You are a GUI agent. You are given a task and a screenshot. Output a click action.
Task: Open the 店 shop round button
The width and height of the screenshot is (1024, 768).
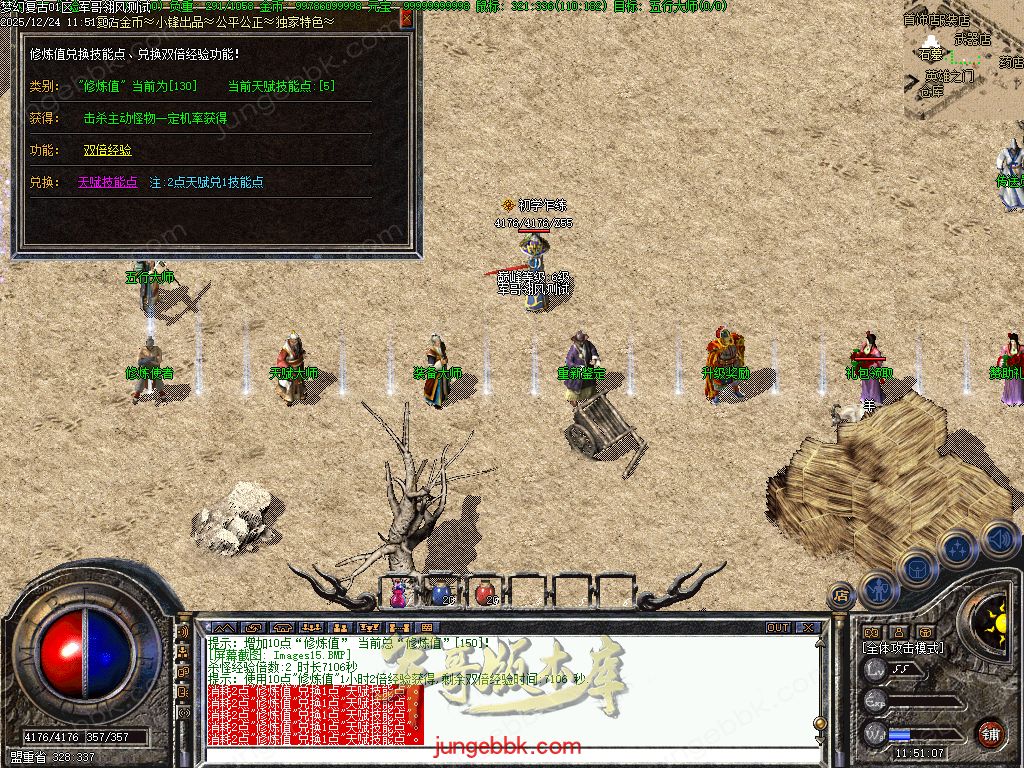[x=841, y=596]
